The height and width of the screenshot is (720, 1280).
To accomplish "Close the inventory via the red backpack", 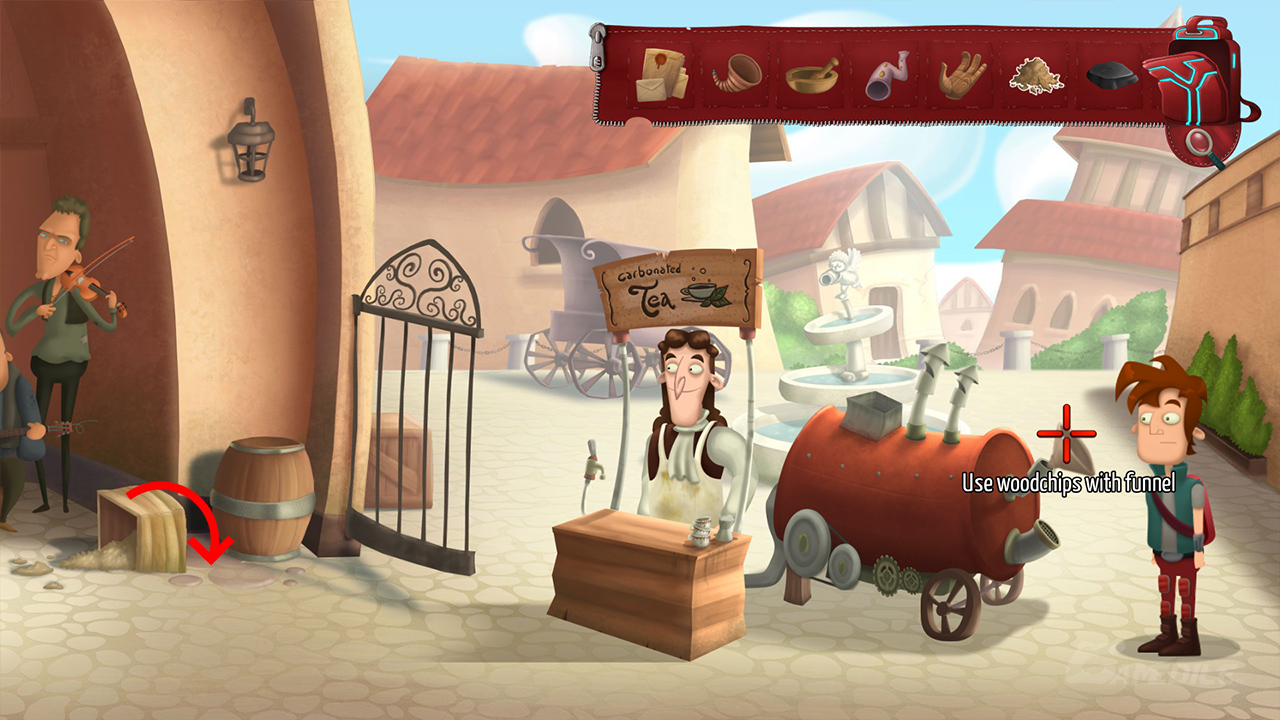I will (x=1198, y=76).
